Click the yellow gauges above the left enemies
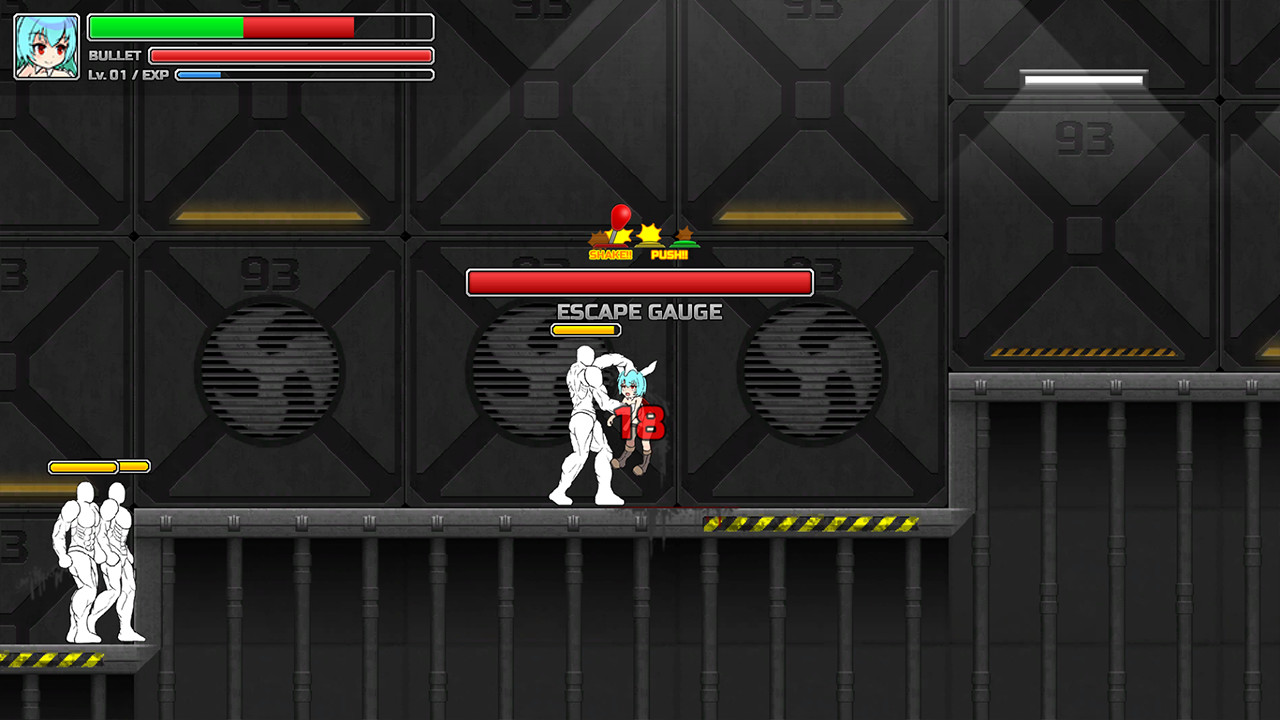 pos(97,465)
